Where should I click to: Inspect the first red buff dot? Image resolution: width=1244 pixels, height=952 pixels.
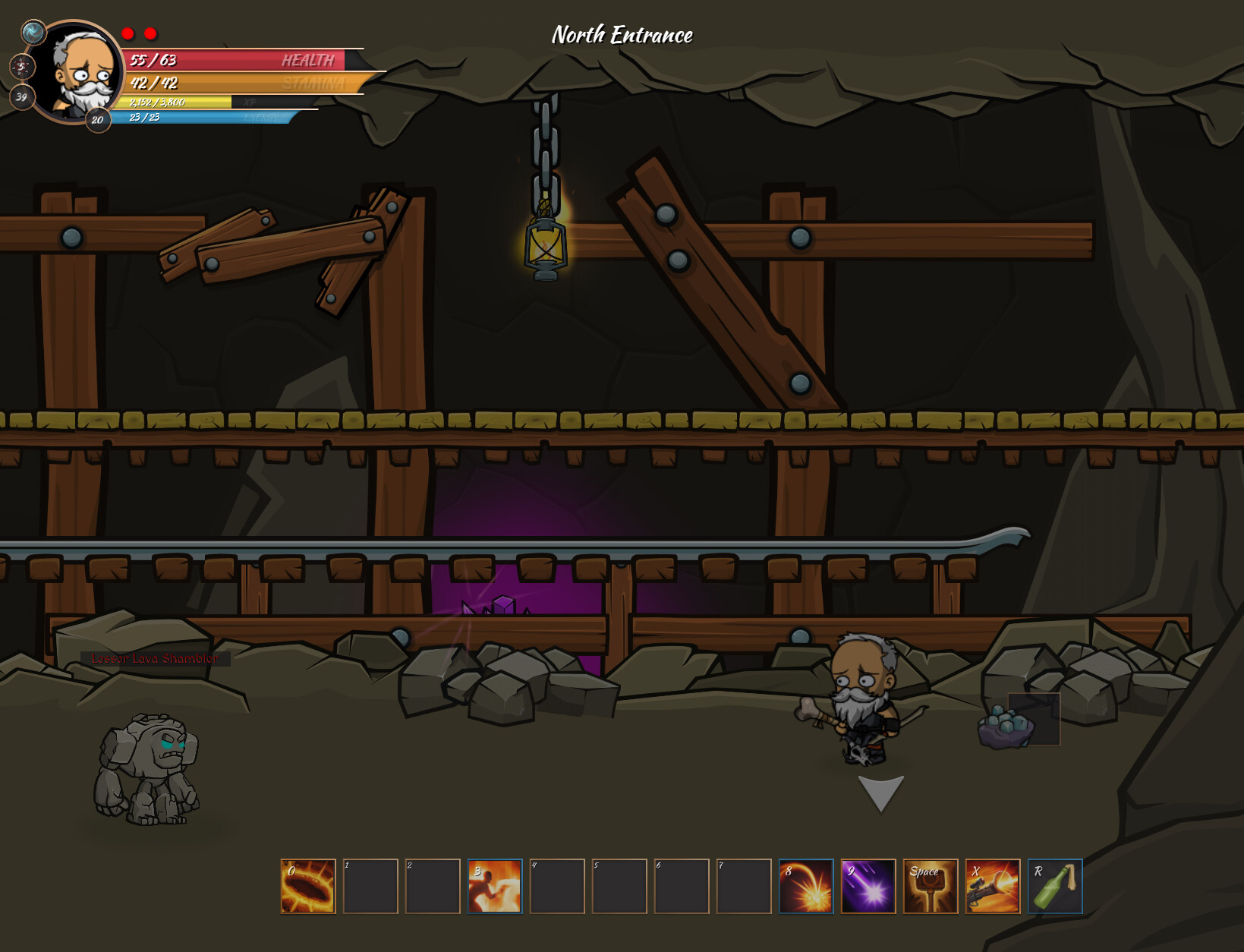[x=128, y=33]
